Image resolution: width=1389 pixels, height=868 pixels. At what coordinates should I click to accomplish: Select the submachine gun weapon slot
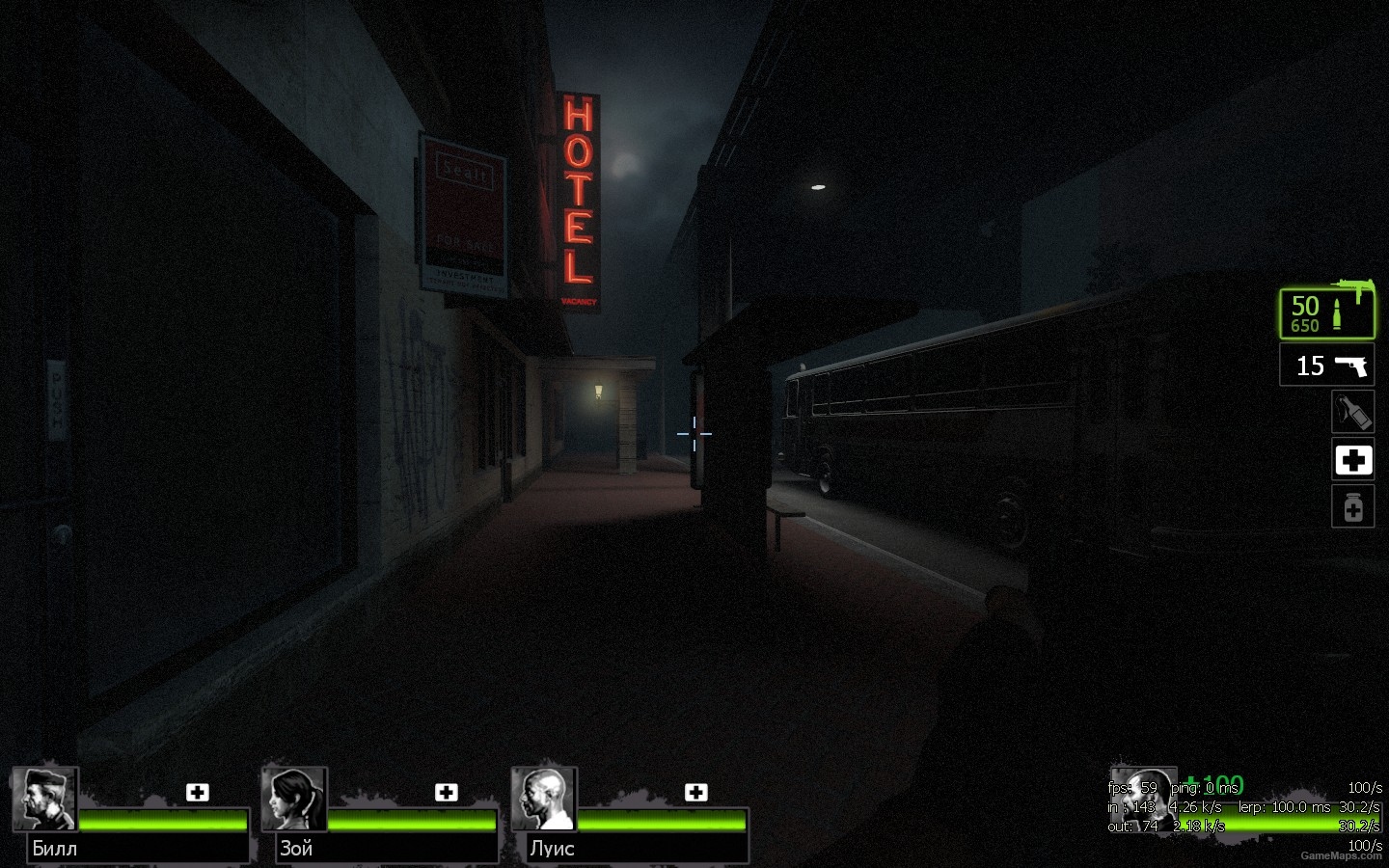pos(1327,312)
